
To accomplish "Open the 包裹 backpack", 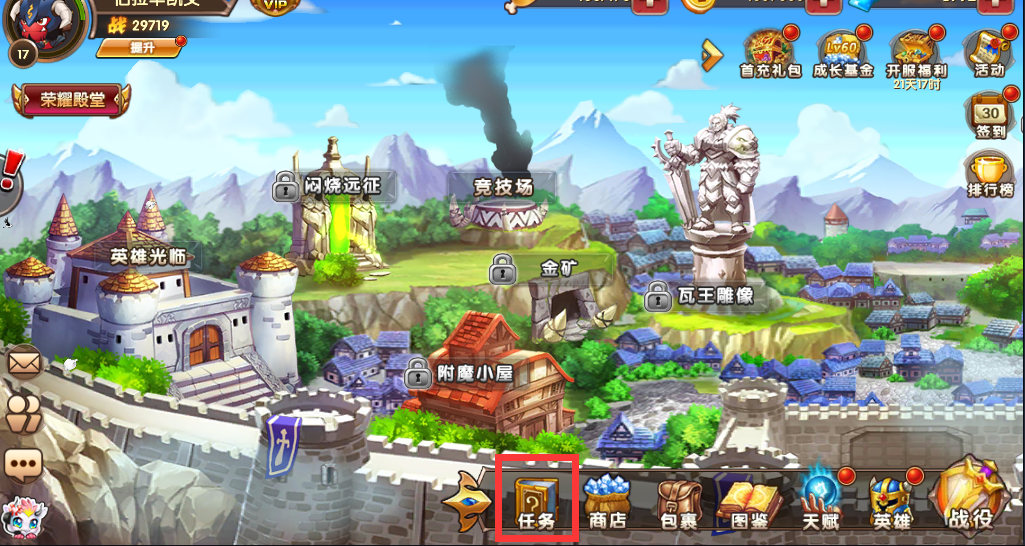I will [x=679, y=501].
